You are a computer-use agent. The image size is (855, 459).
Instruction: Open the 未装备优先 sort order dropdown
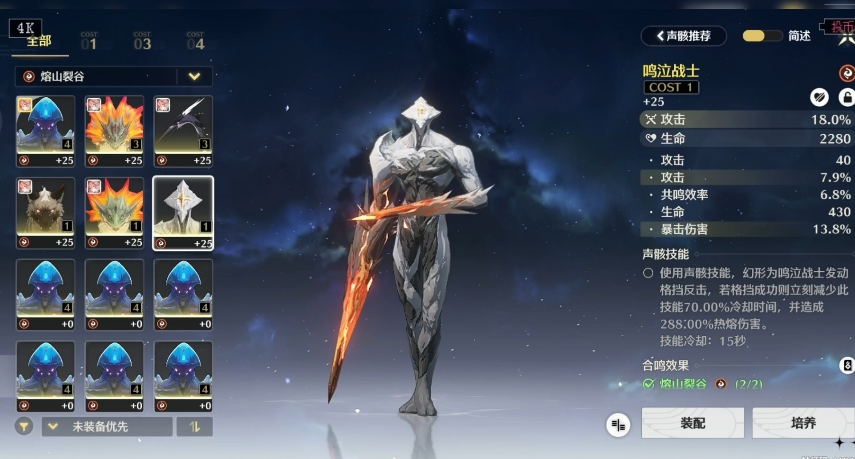tap(104, 426)
